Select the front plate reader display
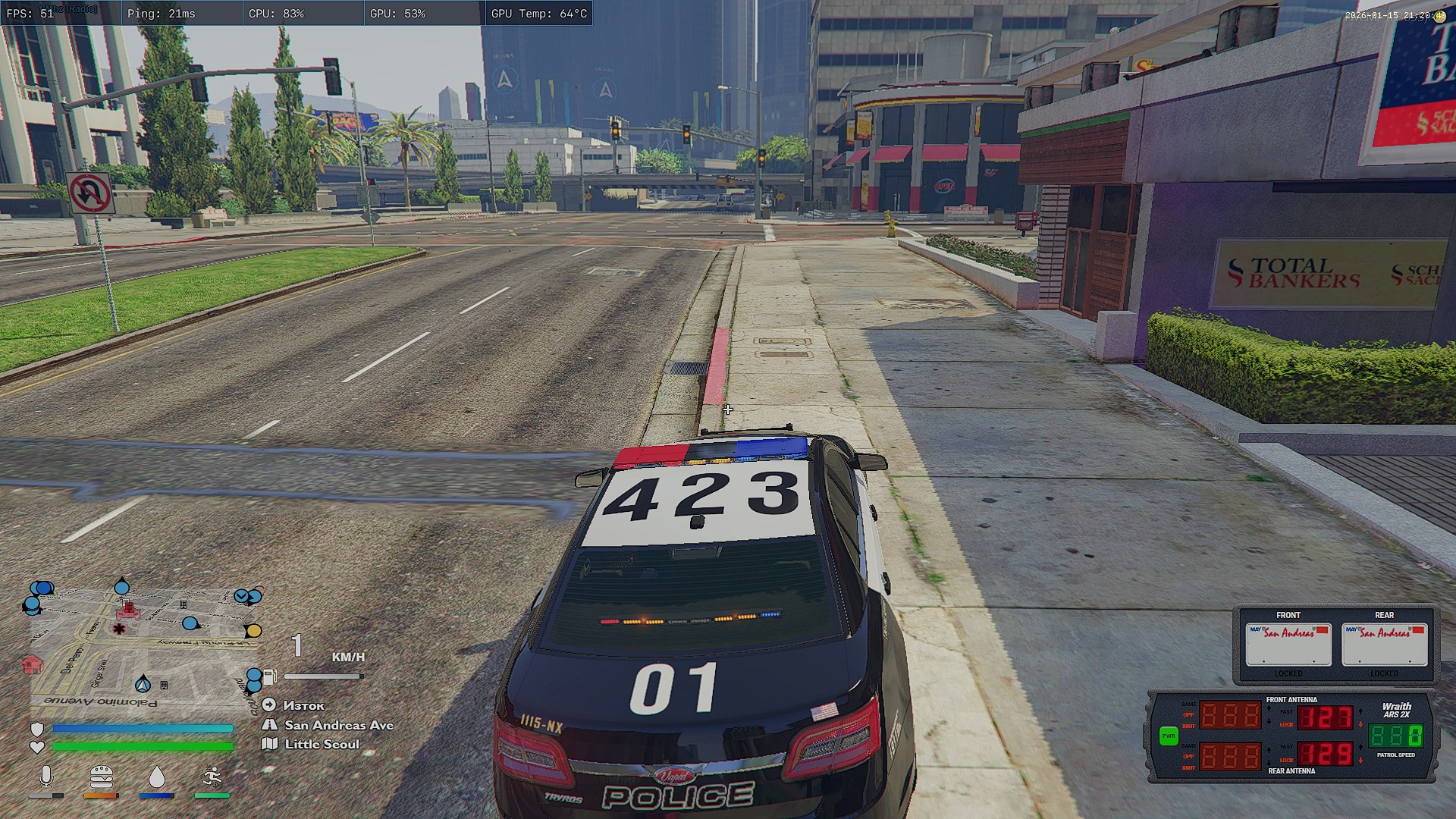The image size is (1456, 819). coord(1288,644)
